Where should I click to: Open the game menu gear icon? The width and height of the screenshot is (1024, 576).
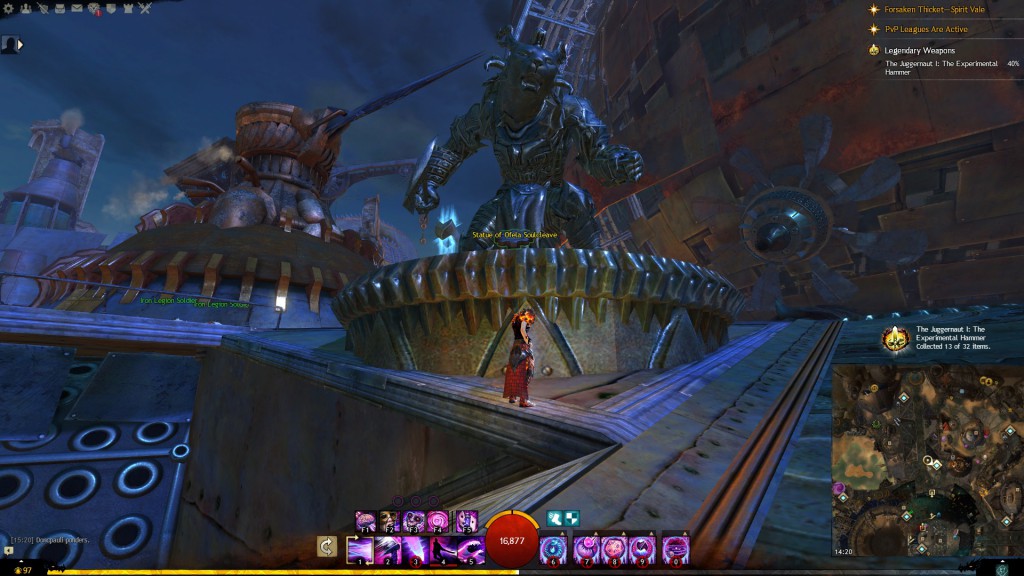click(x=9, y=8)
